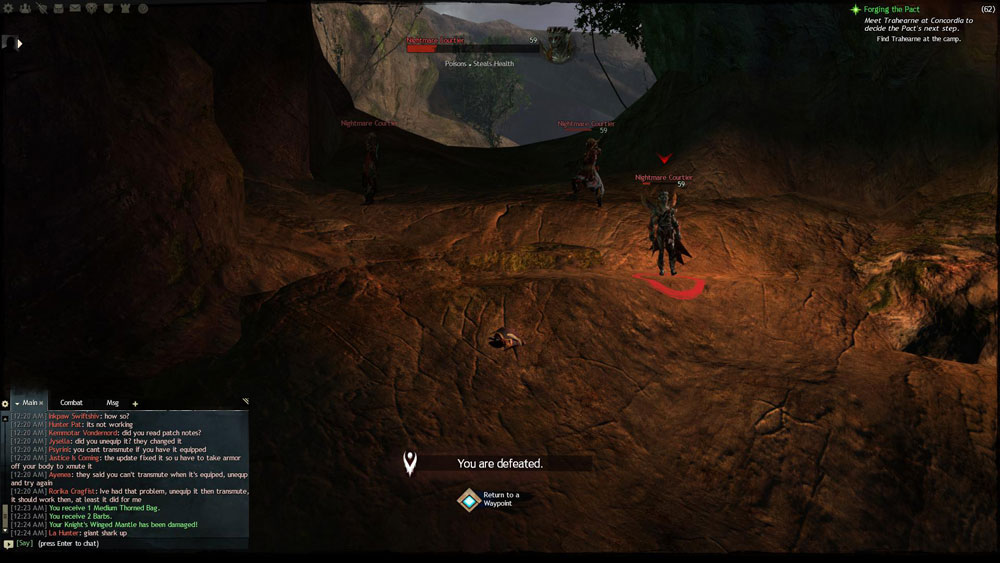Expand the party portrait arrow
This screenshot has width=1000, height=563.
point(18,43)
